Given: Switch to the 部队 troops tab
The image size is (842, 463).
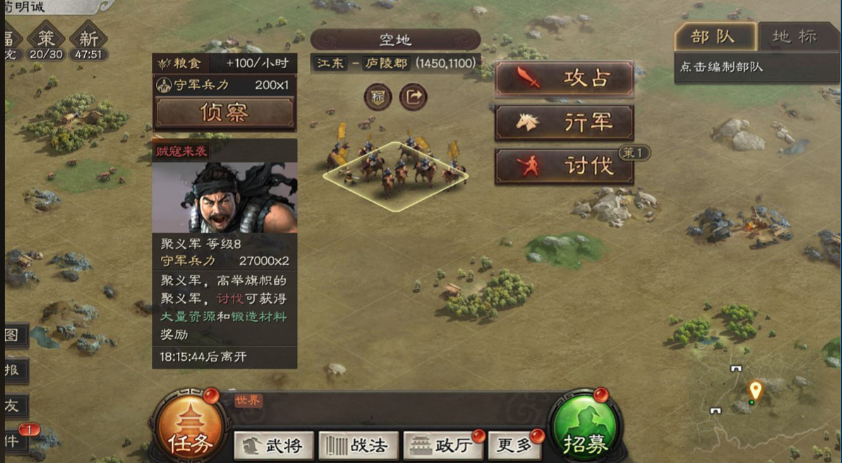Looking at the screenshot, I should click(714, 37).
